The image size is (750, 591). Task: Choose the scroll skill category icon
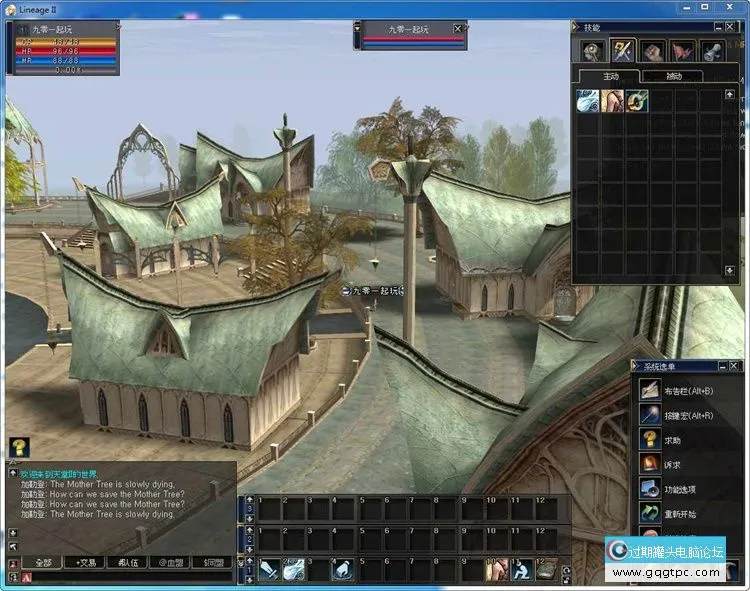tap(714, 51)
